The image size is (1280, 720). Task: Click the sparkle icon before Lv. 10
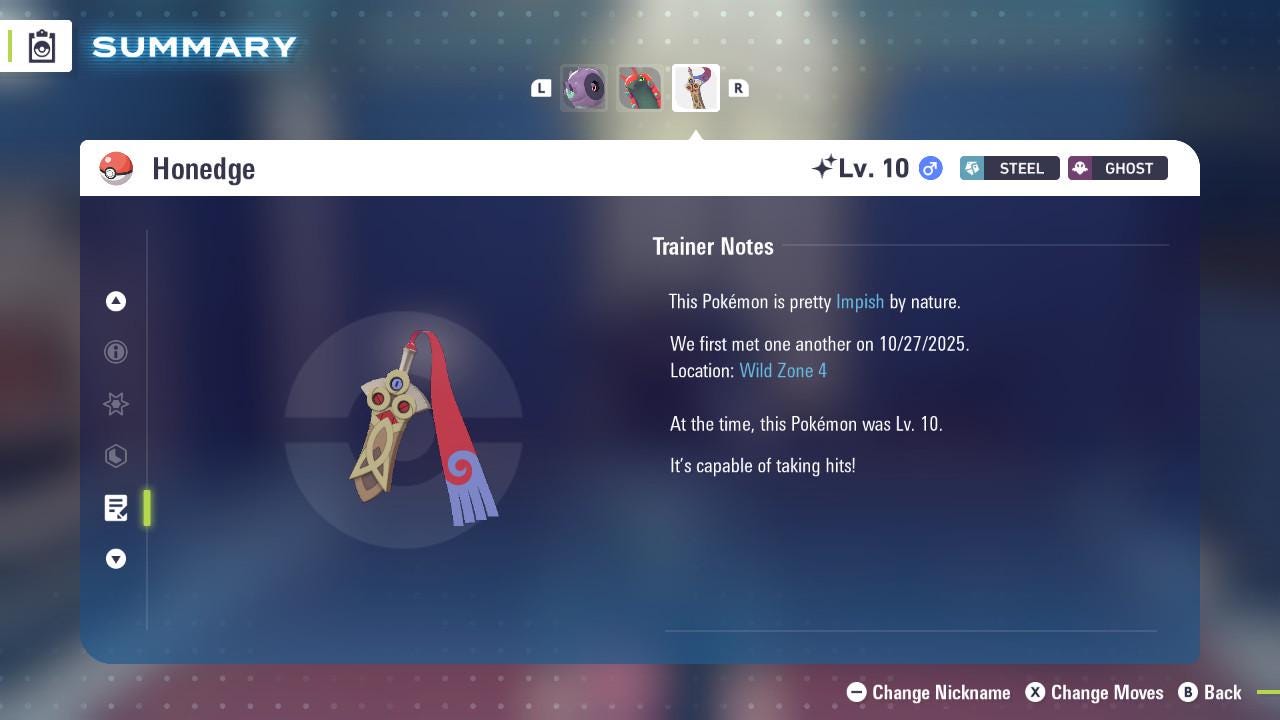tap(822, 166)
